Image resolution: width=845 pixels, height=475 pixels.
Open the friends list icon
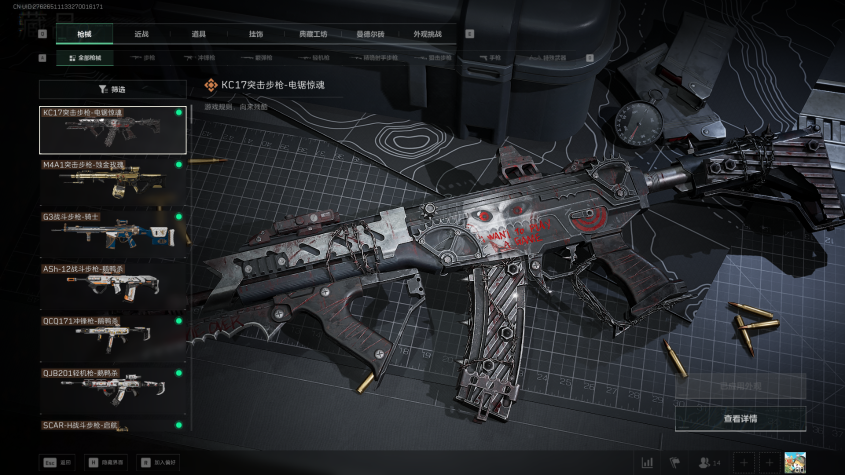tap(709, 462)
